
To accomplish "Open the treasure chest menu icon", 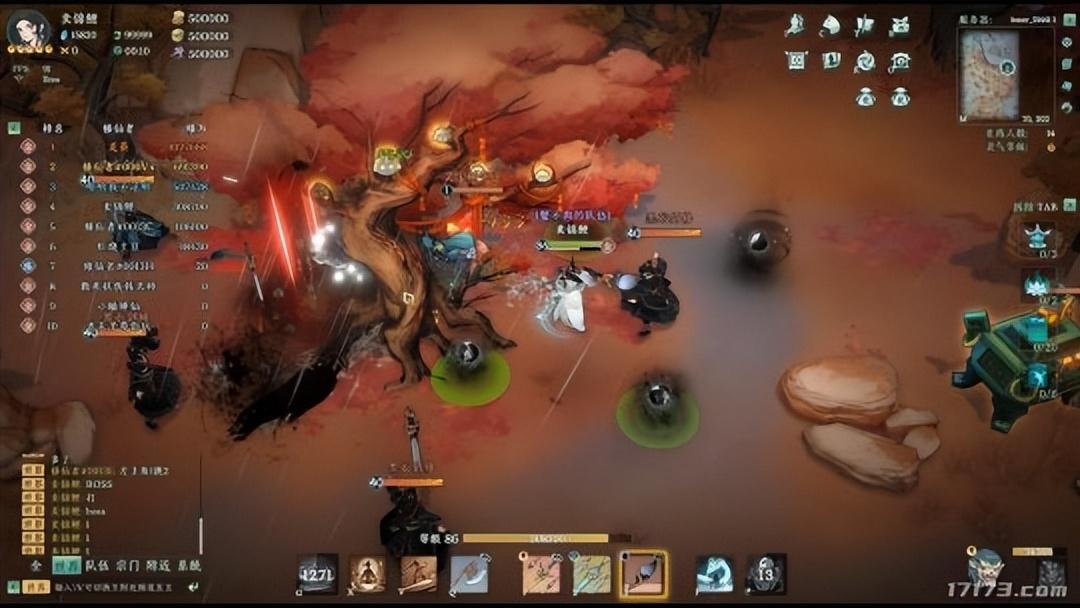I will pos(900,26).
